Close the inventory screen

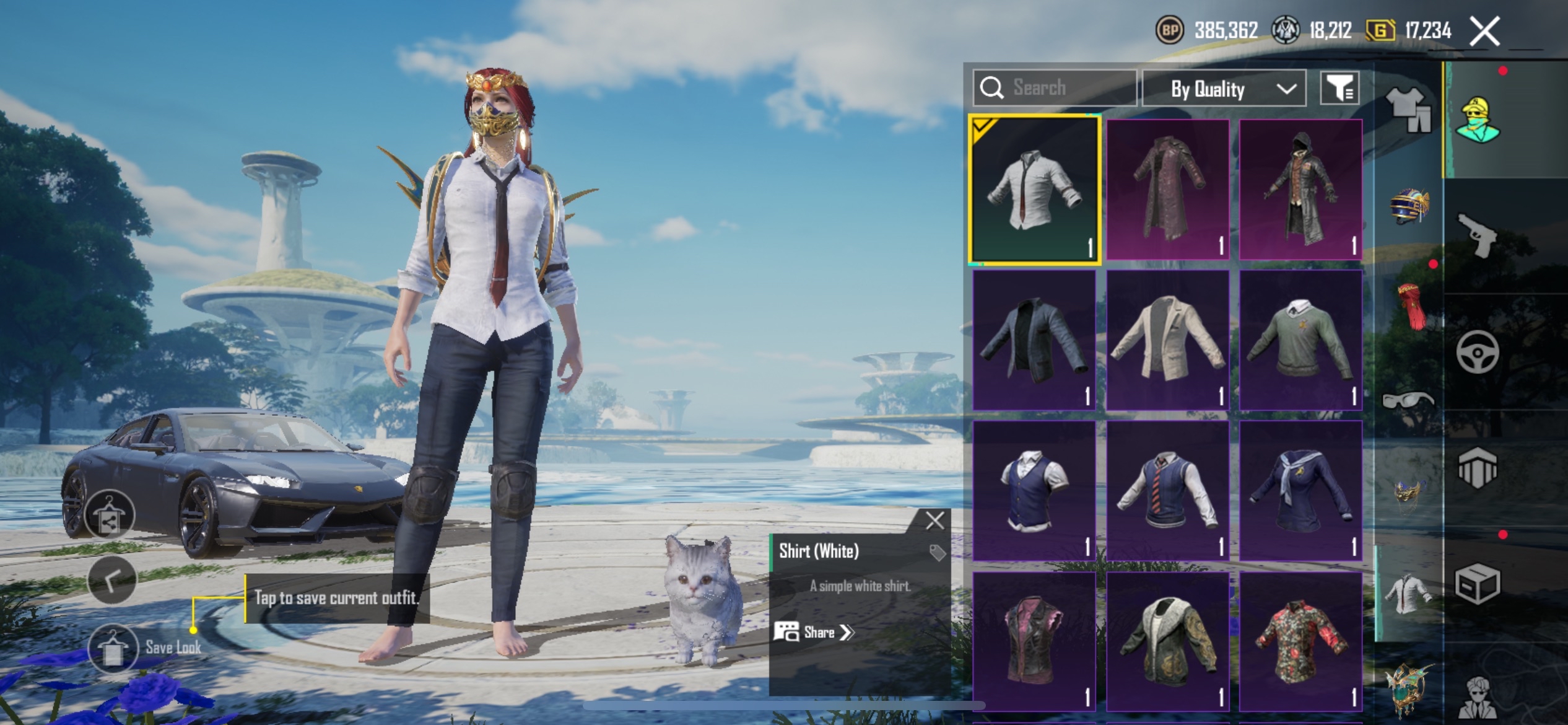pyautogui.click(x=1484, y=31)
